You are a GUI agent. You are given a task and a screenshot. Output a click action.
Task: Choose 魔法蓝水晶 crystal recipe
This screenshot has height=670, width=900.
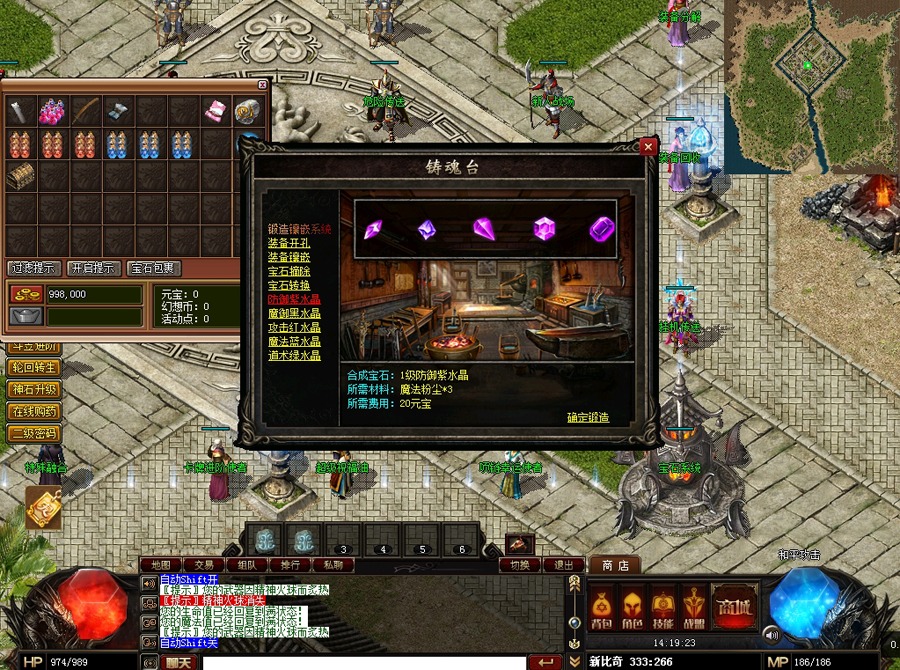point(294,341)
